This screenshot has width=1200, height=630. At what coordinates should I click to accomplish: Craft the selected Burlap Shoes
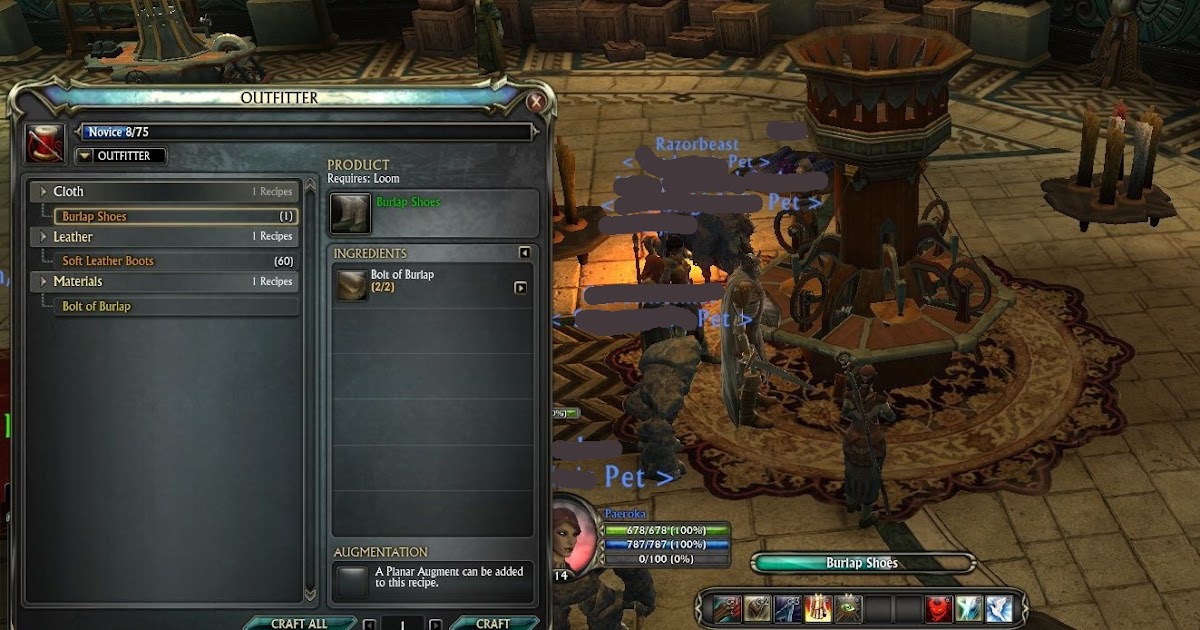[x=493, y=623]
